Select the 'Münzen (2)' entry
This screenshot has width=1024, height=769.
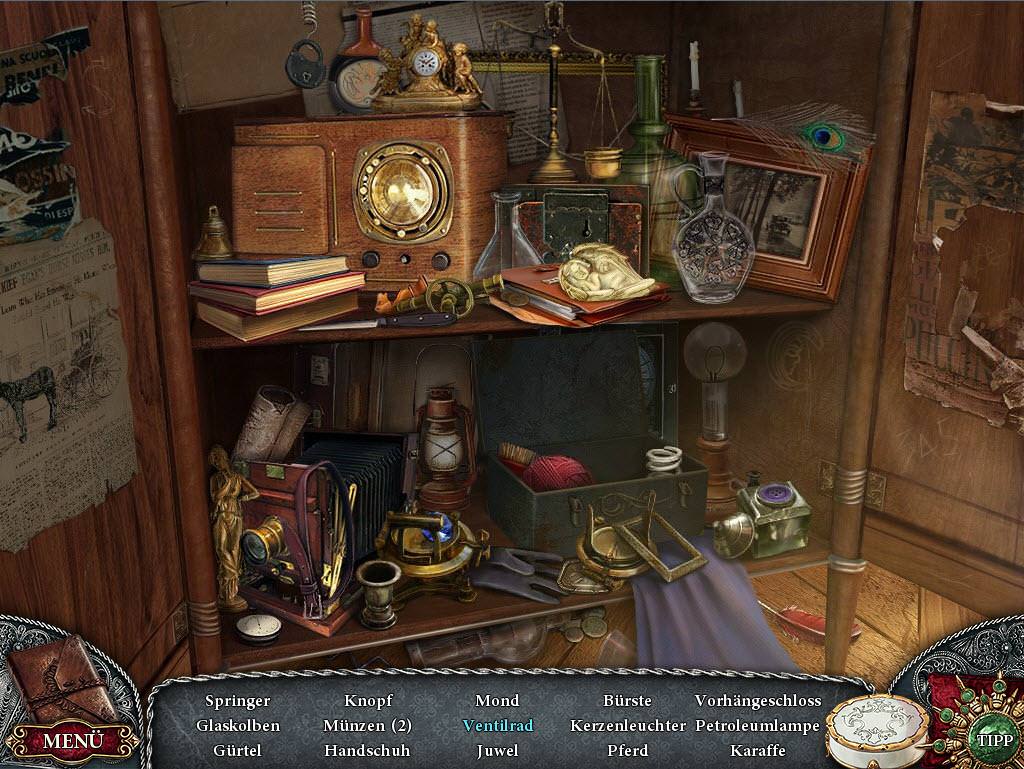pyautogui.click(x=367, y=725)
